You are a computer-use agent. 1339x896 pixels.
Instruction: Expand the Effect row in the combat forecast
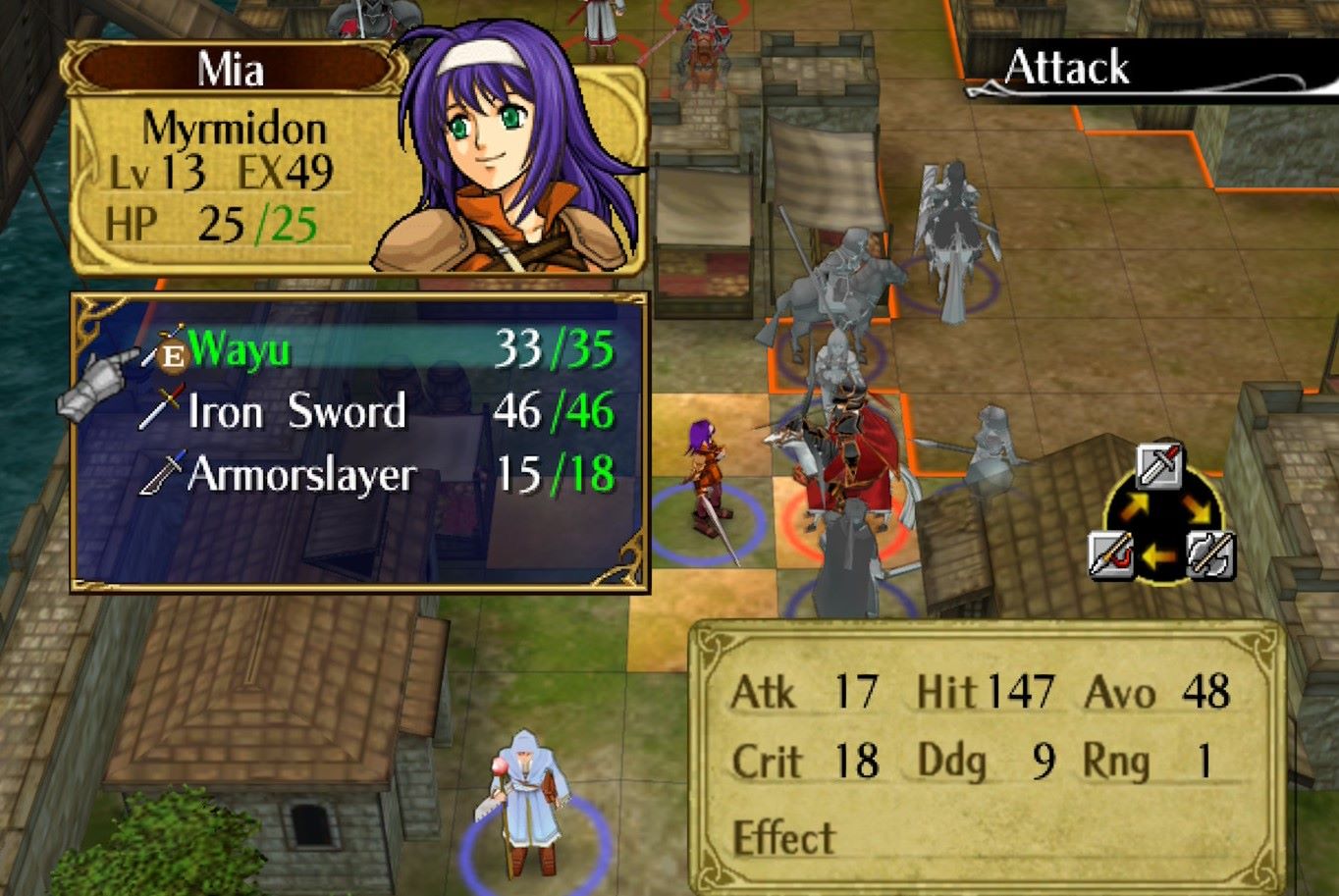point(783,839)
